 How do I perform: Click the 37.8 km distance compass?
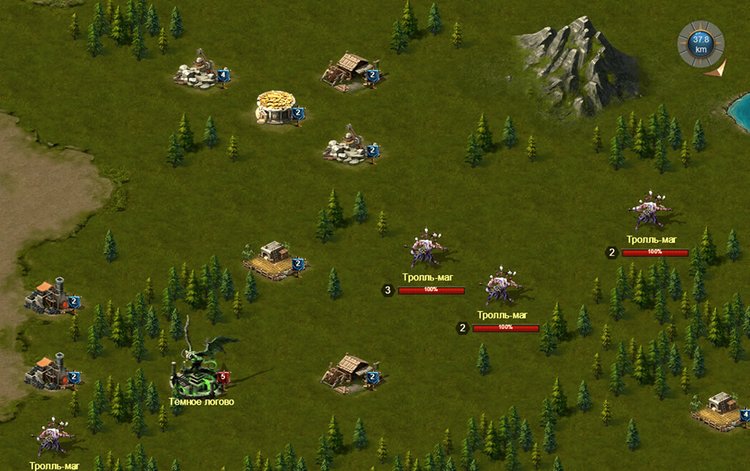point(700,44)
